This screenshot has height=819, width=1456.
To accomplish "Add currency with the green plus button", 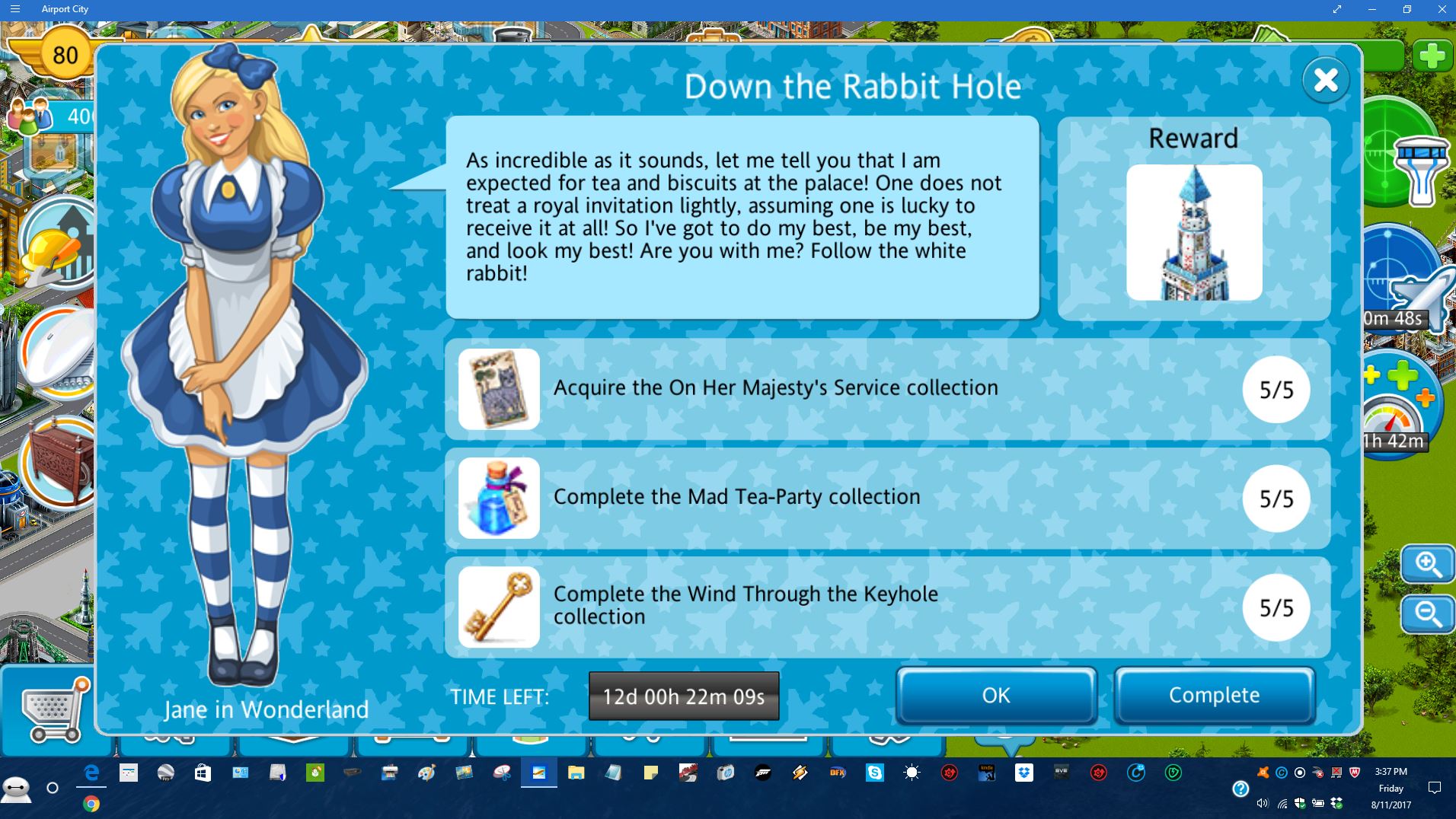I will coord(1432,56).
